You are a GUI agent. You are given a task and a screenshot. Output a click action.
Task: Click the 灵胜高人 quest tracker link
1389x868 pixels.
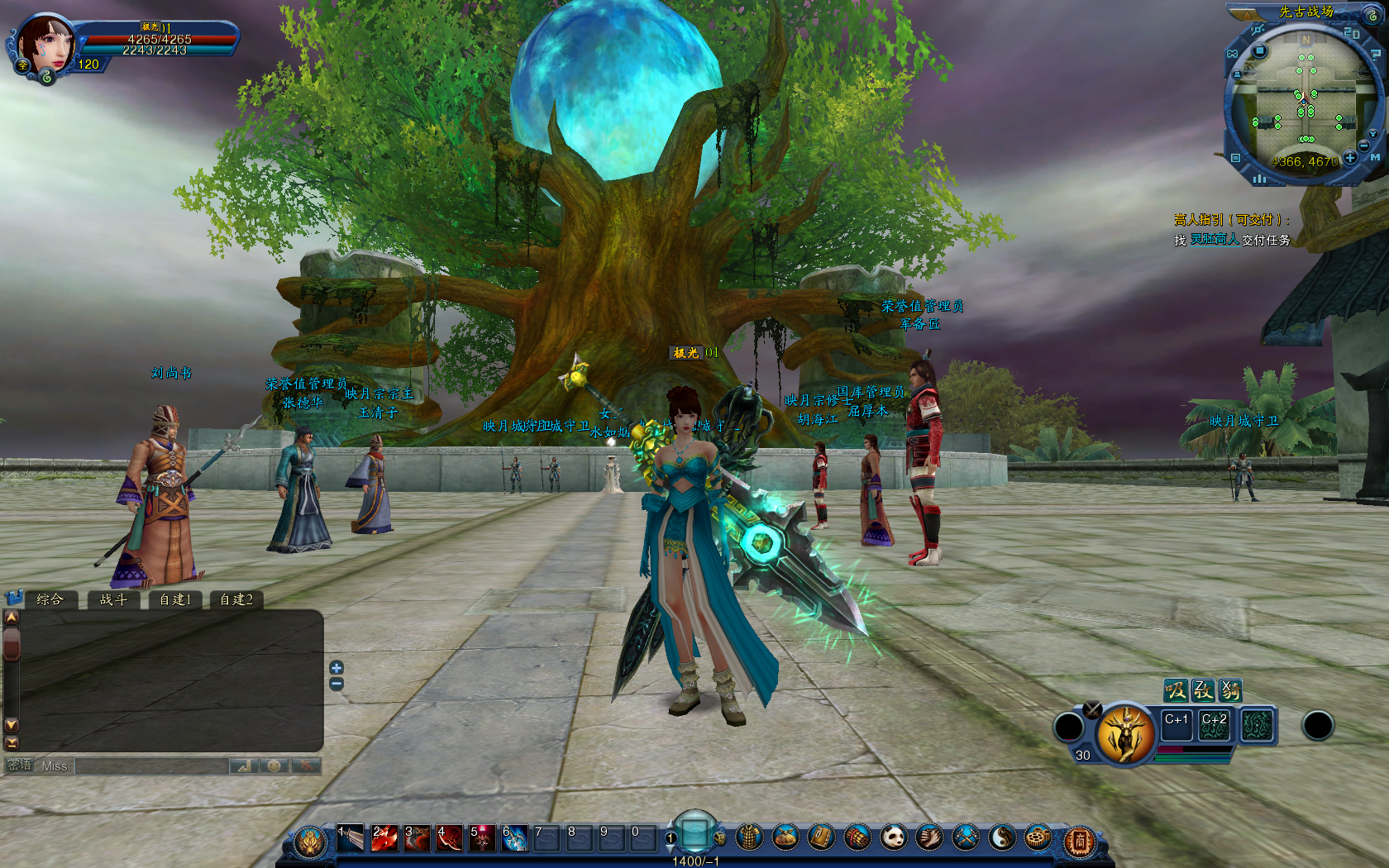(x=1214, y=240)
